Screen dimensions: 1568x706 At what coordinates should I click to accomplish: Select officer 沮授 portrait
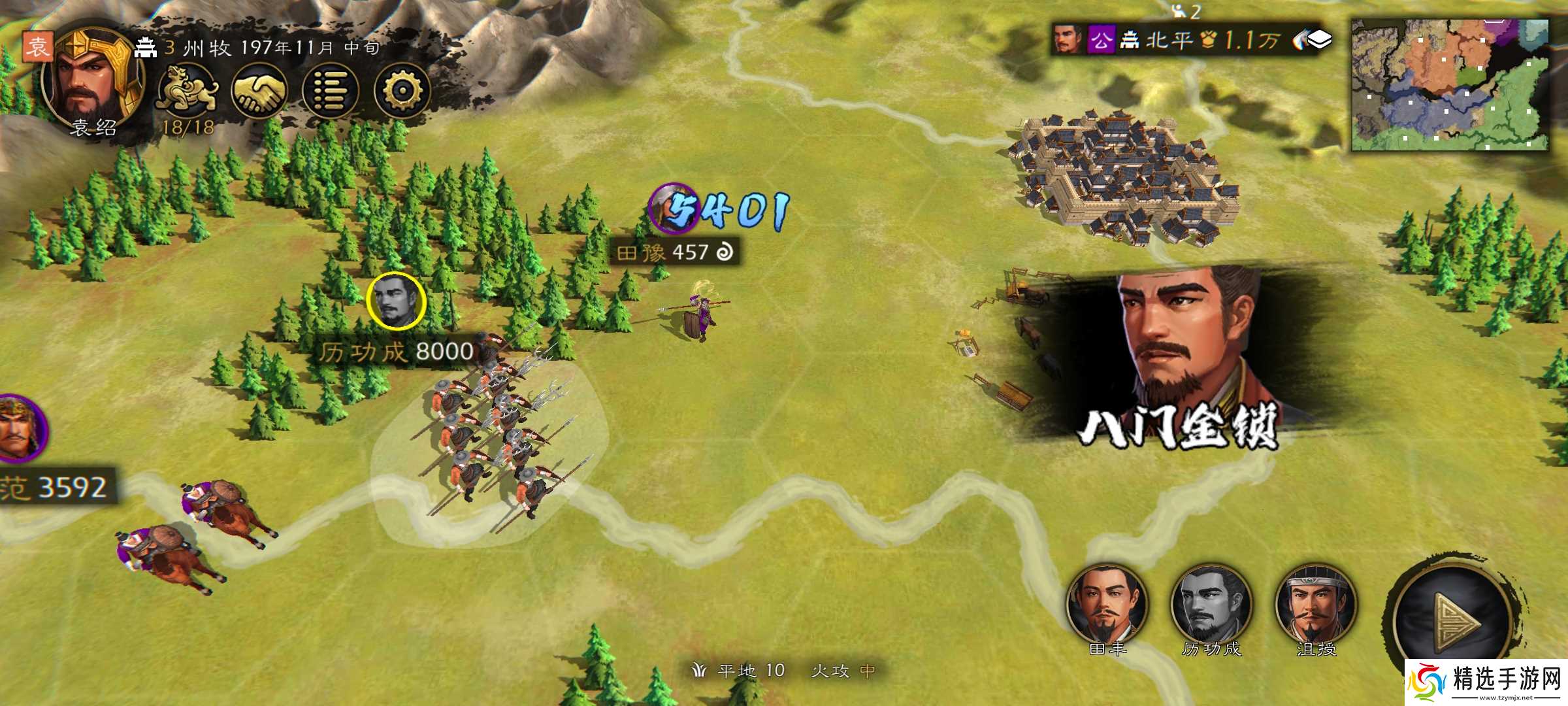tap(1316, 605)
